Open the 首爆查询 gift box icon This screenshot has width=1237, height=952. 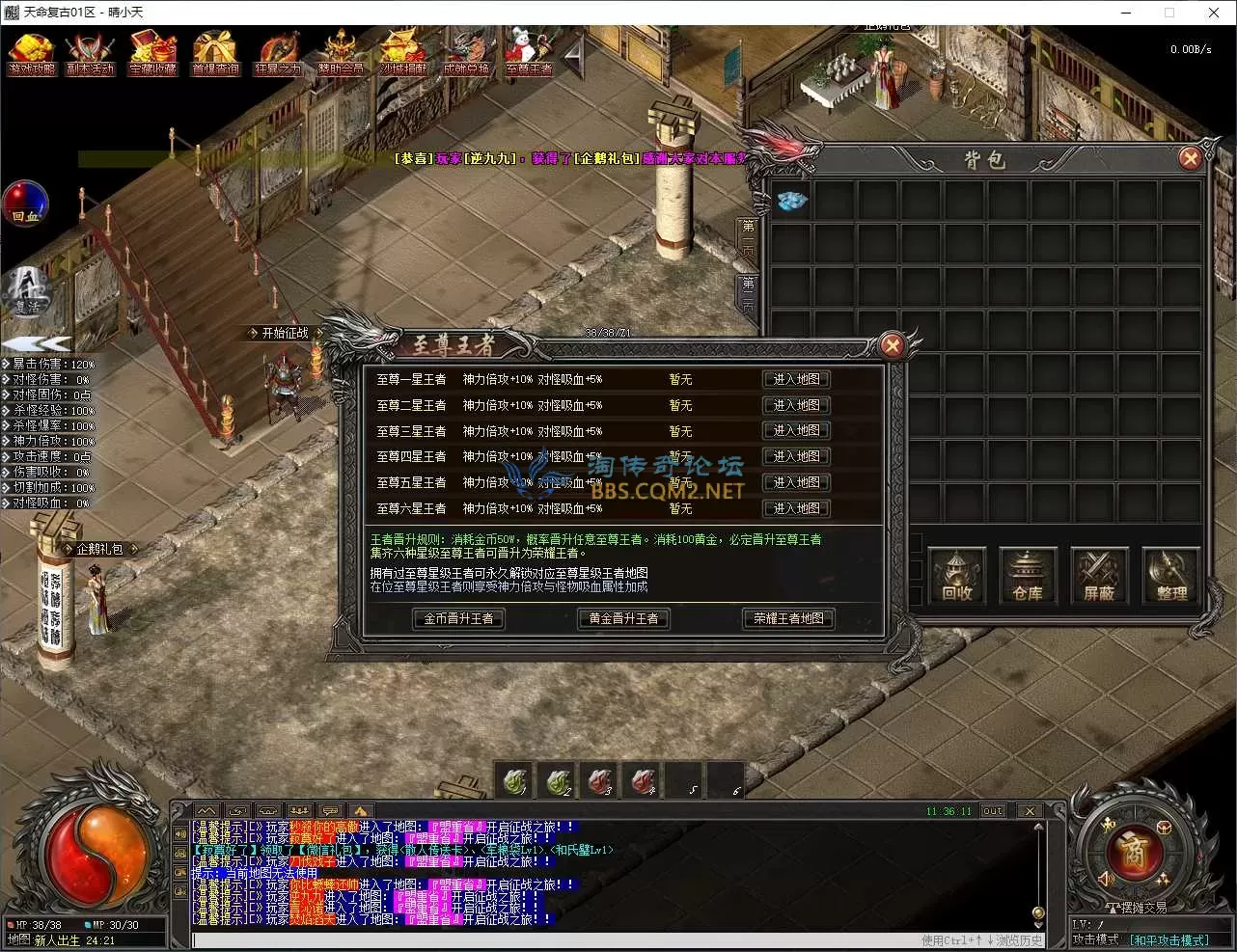coord(215,54)
